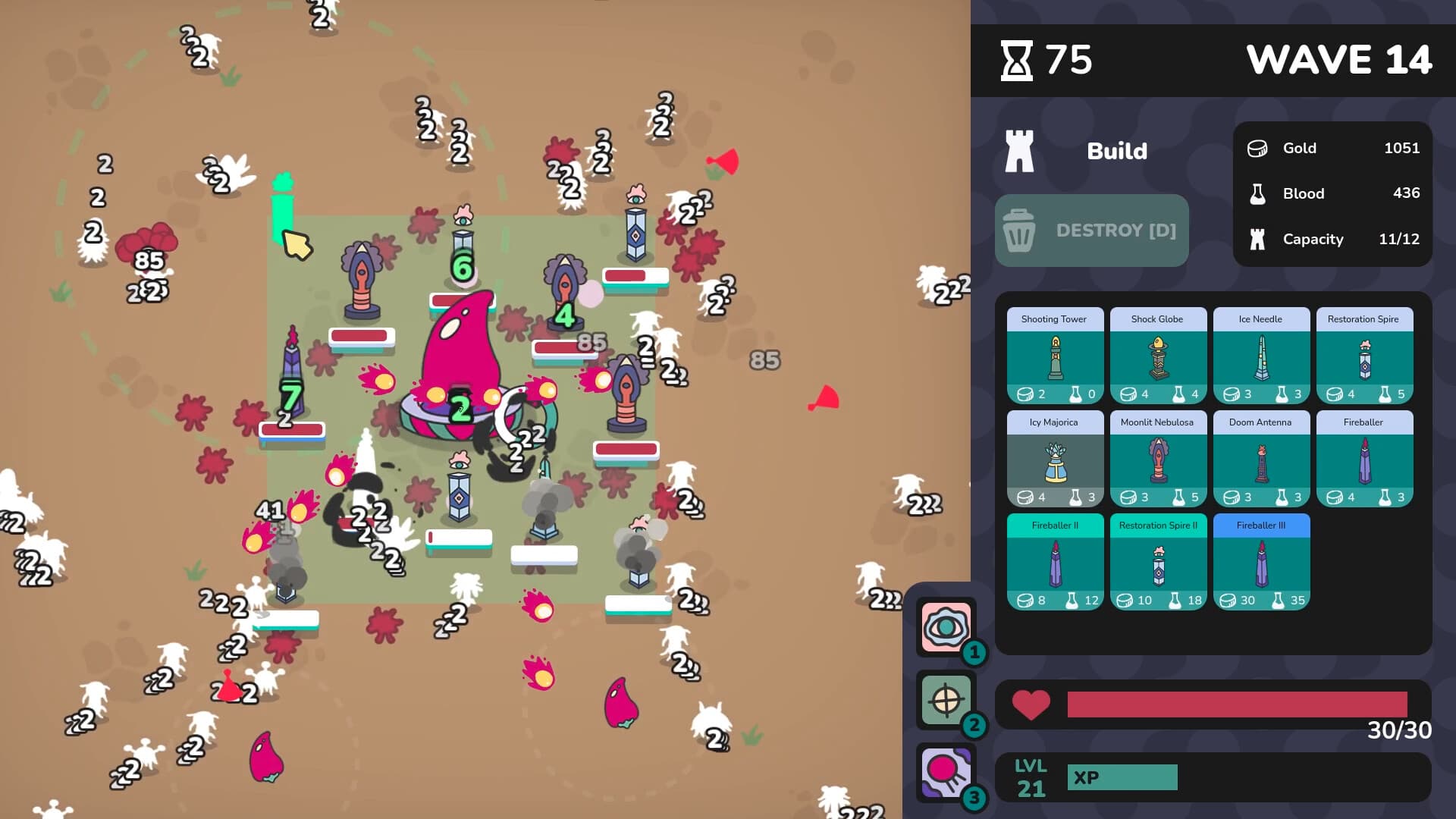Click the hourglass timer icon
This screenshot has width=1456, height=819.
pos(1018,60)
